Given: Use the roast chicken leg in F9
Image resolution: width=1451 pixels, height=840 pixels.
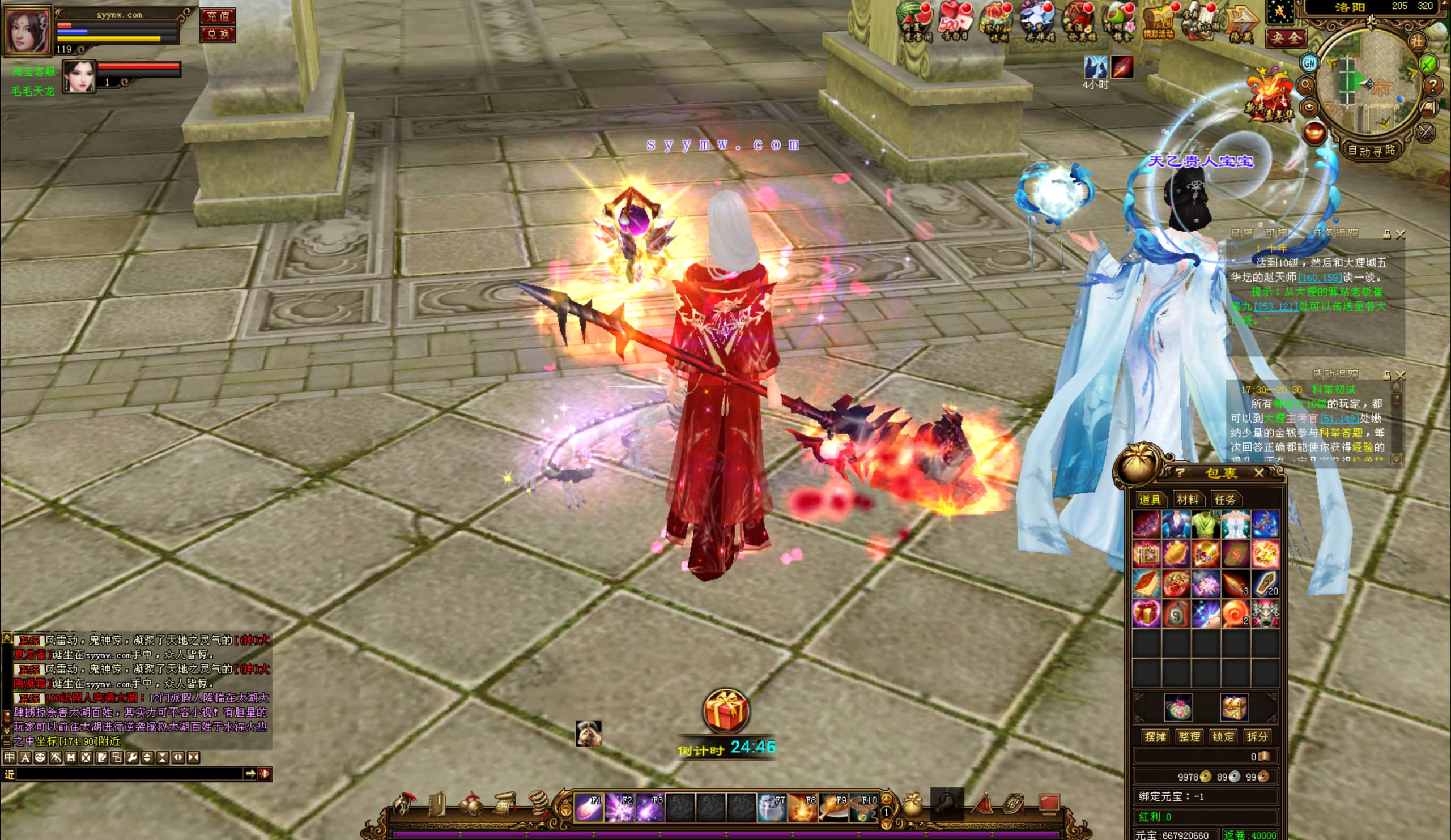Looking at the screenshot, I should click(833, 807).
